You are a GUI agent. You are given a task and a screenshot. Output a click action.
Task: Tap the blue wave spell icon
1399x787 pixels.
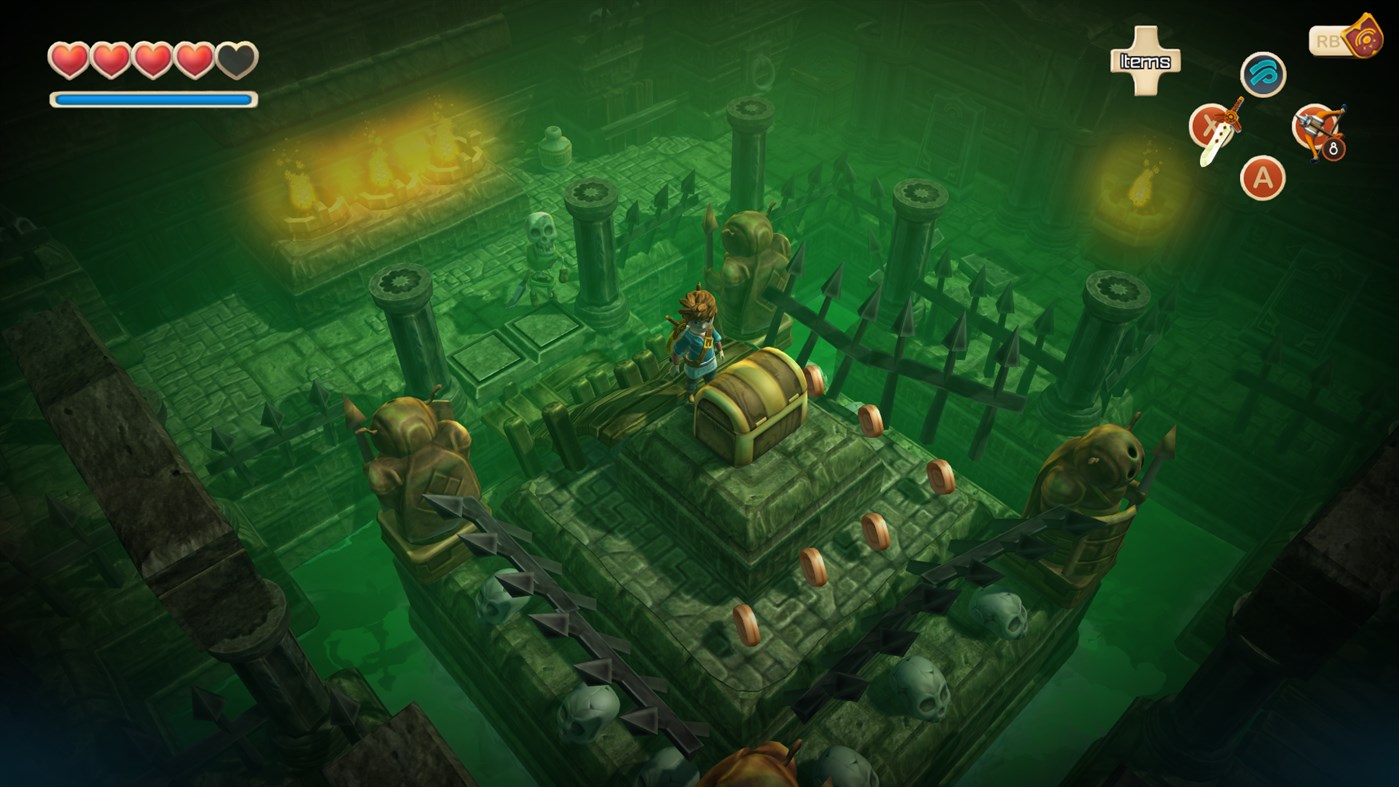pos(1261,74)
